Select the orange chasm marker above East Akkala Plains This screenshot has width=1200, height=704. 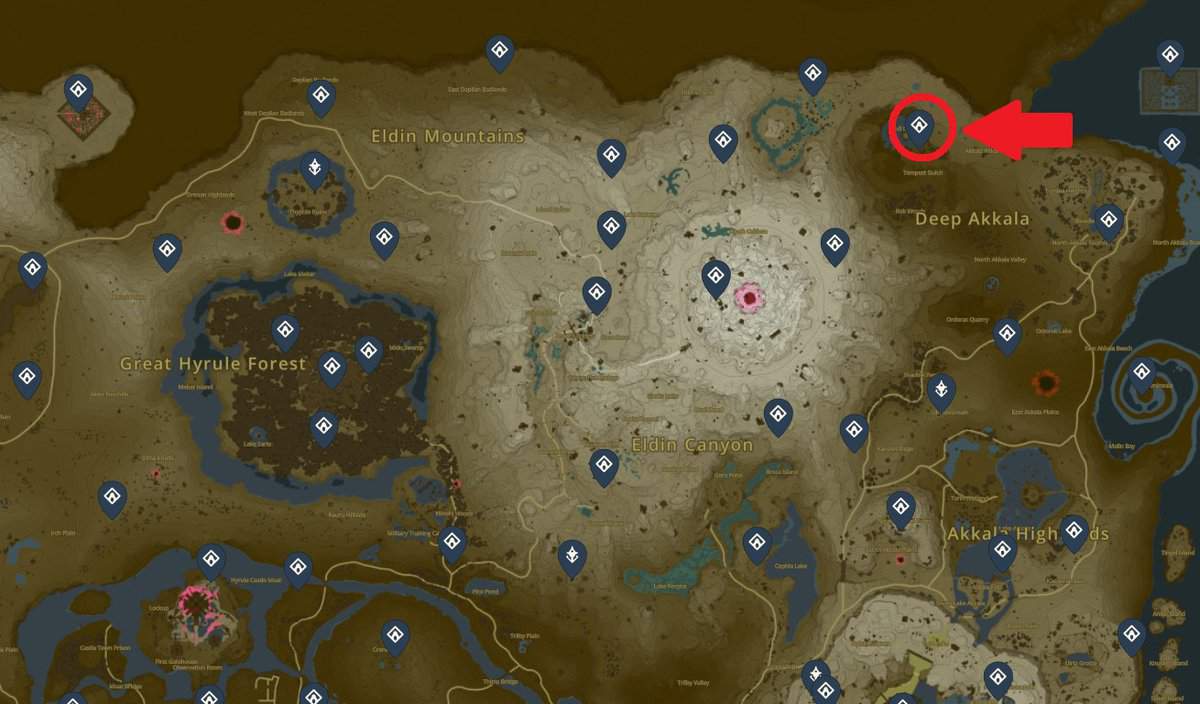[1046, 381]
